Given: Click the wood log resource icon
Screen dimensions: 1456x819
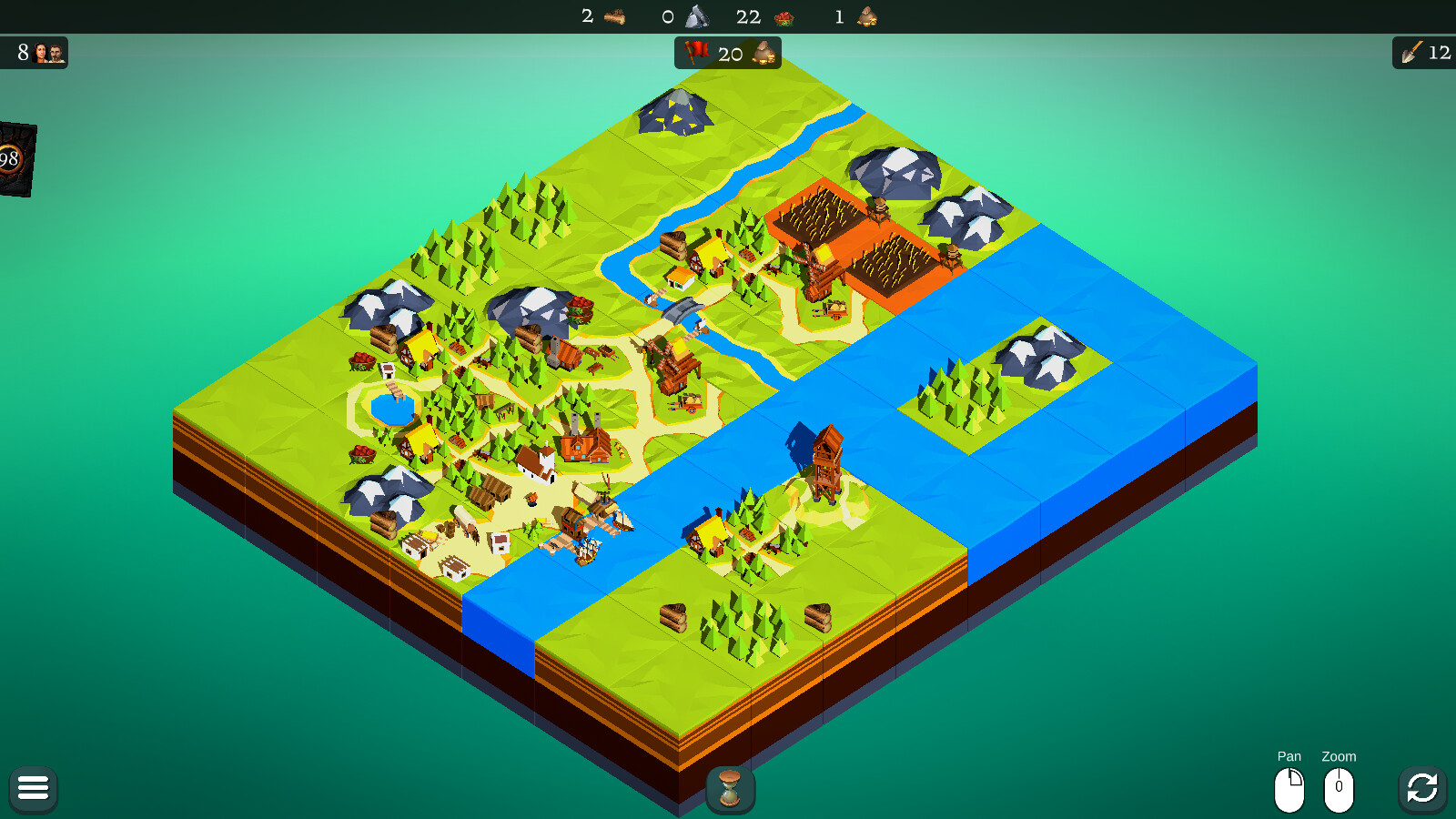Looking at the screenshot, I should (x=613, y=16).
